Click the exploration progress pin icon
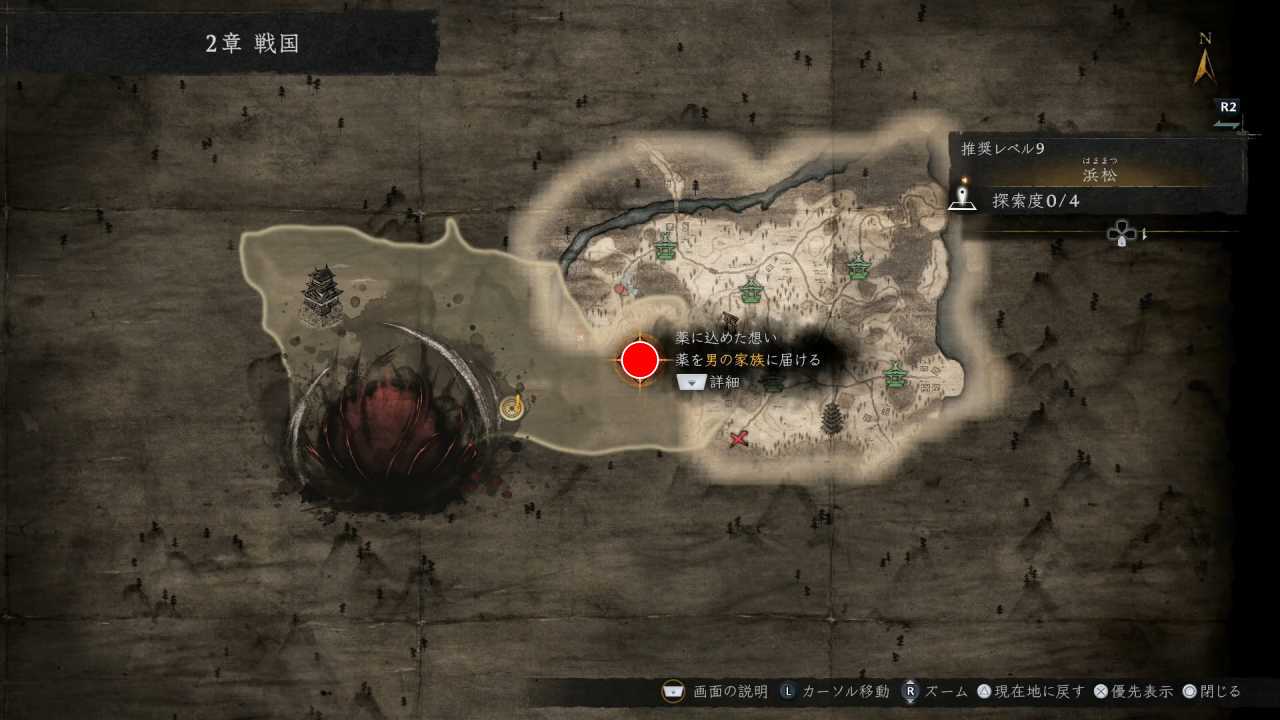Image resolution: width=1280 pixels, height=720 pixels. [962, 198]
